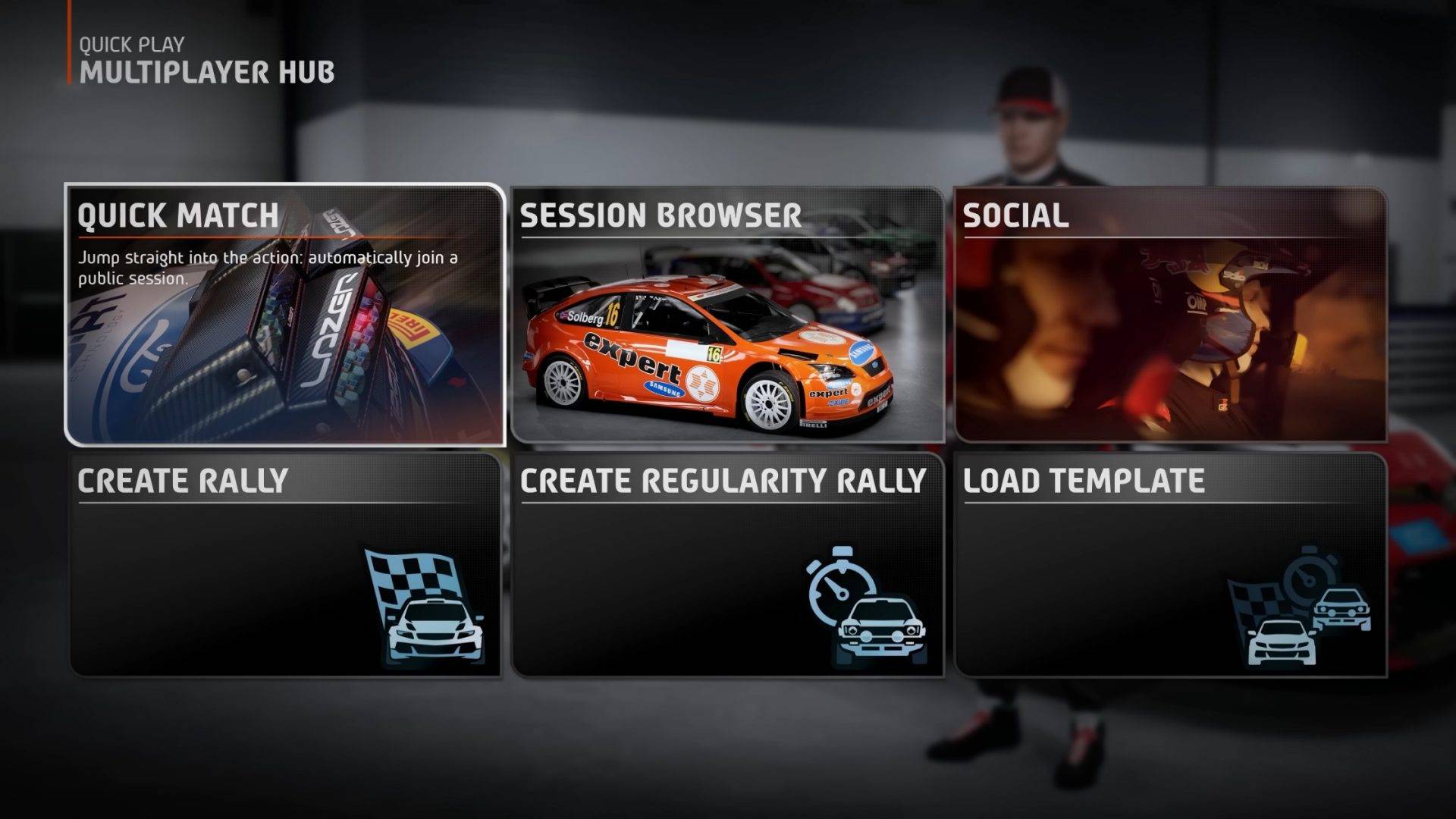The width and height of the screenshot is (1456, 819).
Task: Select the Quick Match tile
Action: pyautogui.click(x=285, y=314)
